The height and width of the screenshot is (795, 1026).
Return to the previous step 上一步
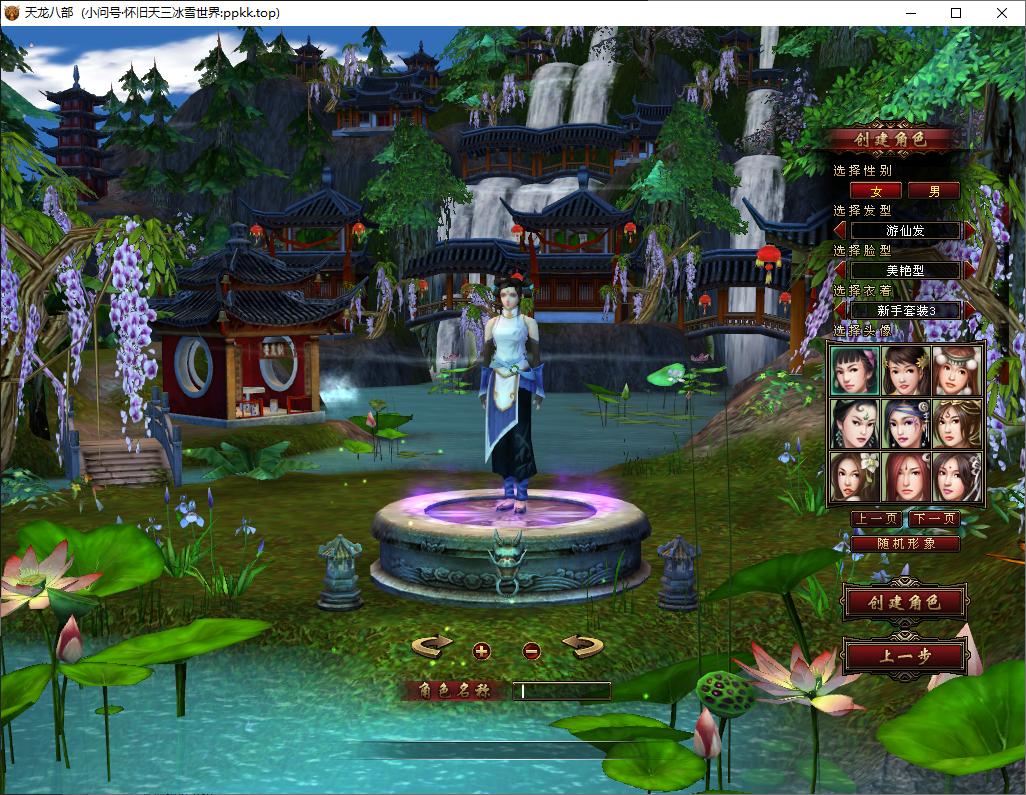(x=904, y=657)
